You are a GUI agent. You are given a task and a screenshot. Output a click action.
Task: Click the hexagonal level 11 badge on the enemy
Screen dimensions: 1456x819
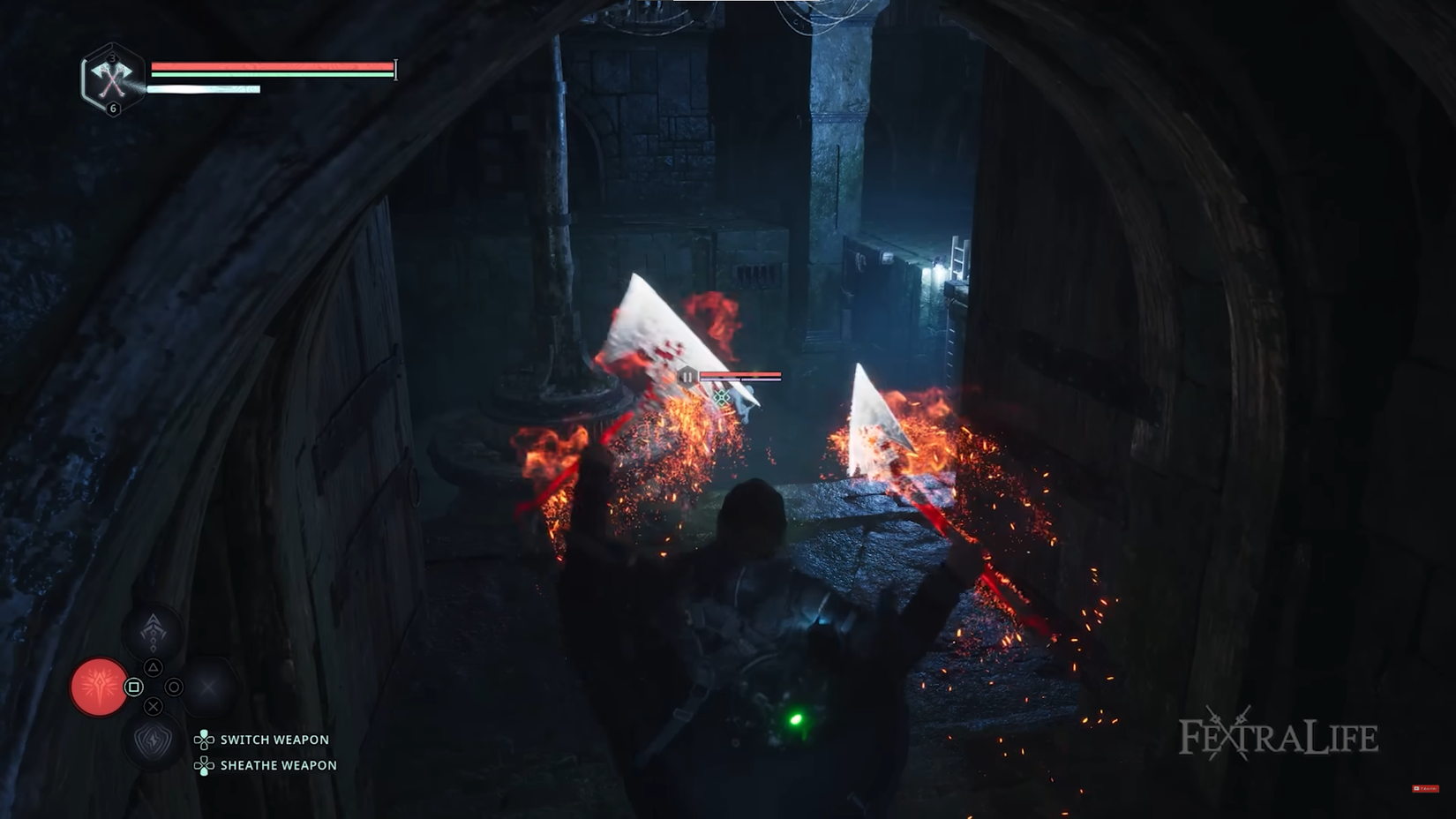[x=688, y=374]
